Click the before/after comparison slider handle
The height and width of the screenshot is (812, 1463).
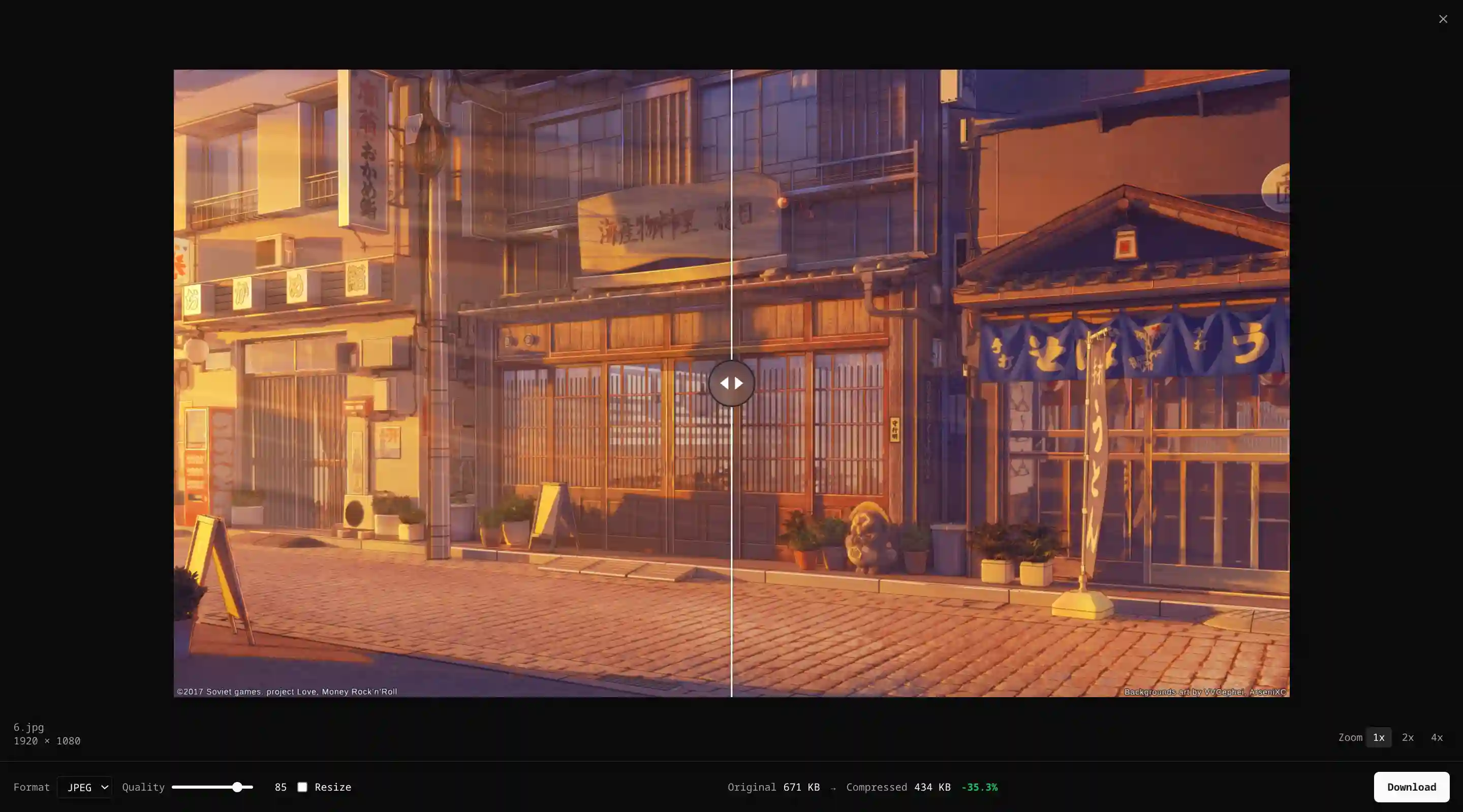click(733, 383)
